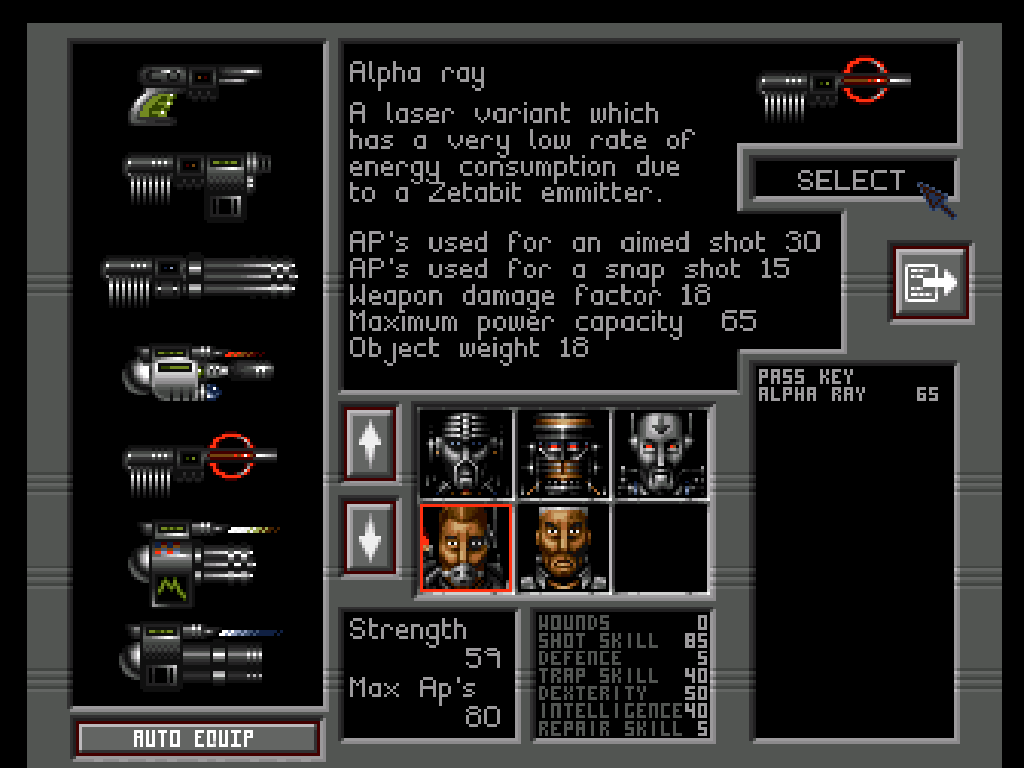This screenshot has width=1024, height=768.
Task: Choose the grey-faced robot with red forehead
Action: (660, 453)
